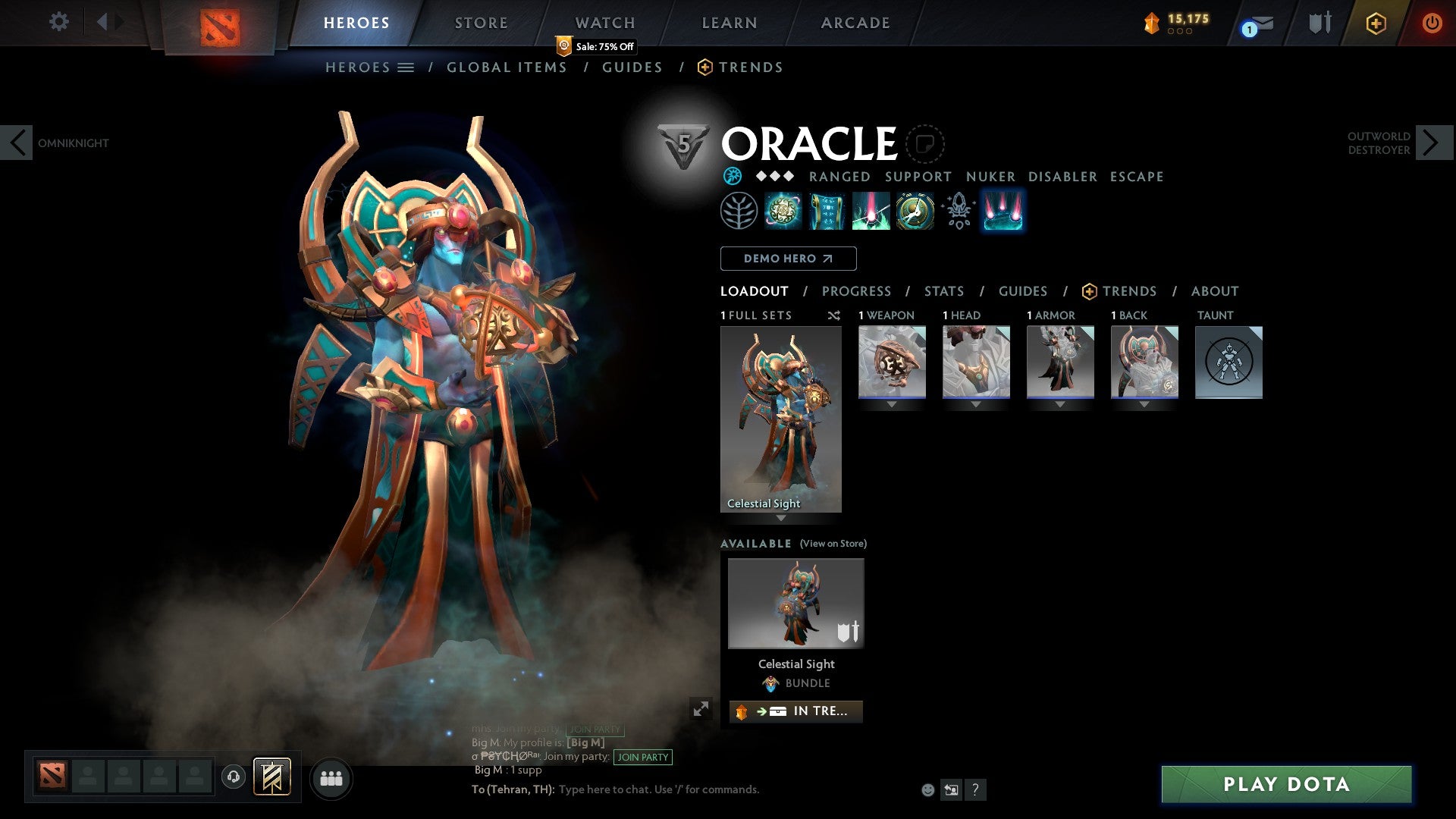This screenshot has width=1456, height=819.
Task: Open the View on Store link
Action: click(833, 544)
